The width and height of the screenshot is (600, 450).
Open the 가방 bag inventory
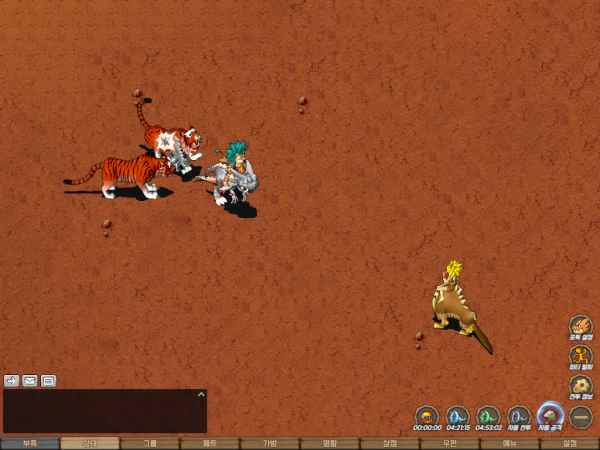tap(270, 443)
